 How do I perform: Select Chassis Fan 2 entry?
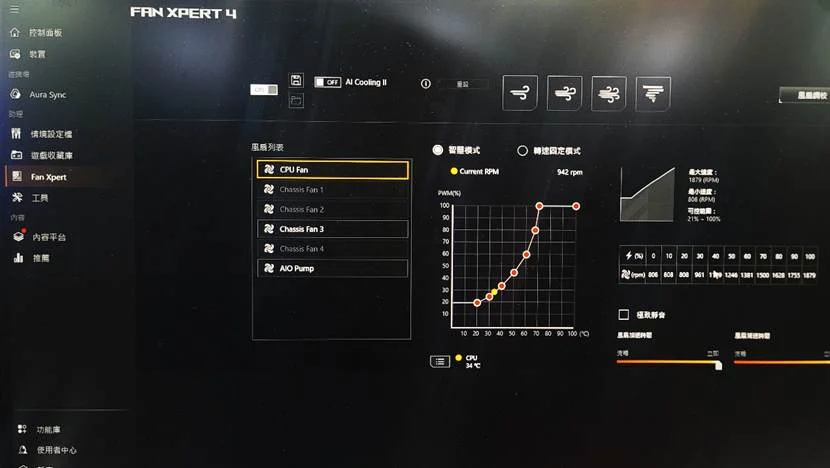(x=331, y=210)
